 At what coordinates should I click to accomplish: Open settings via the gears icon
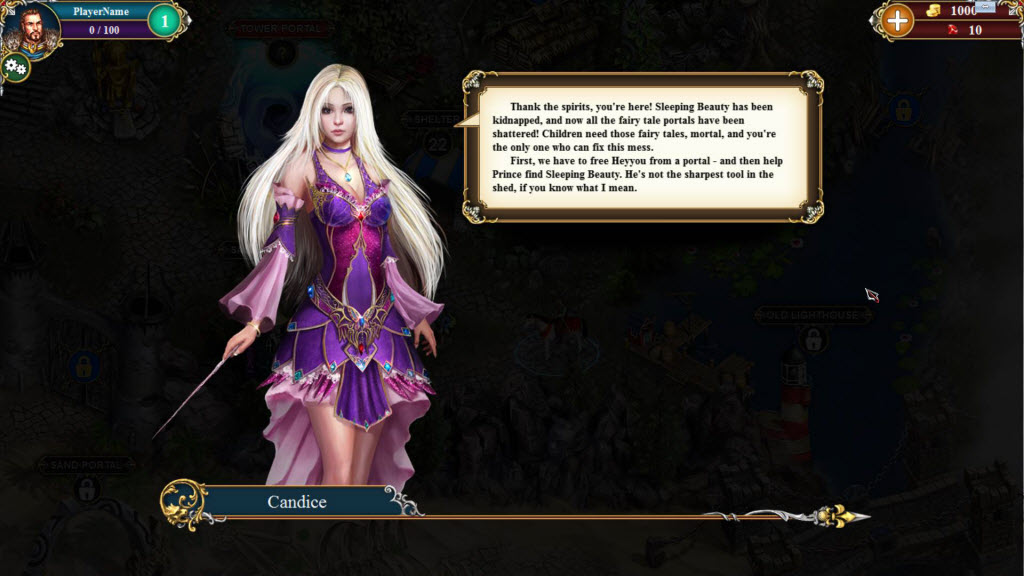point(15,67)
